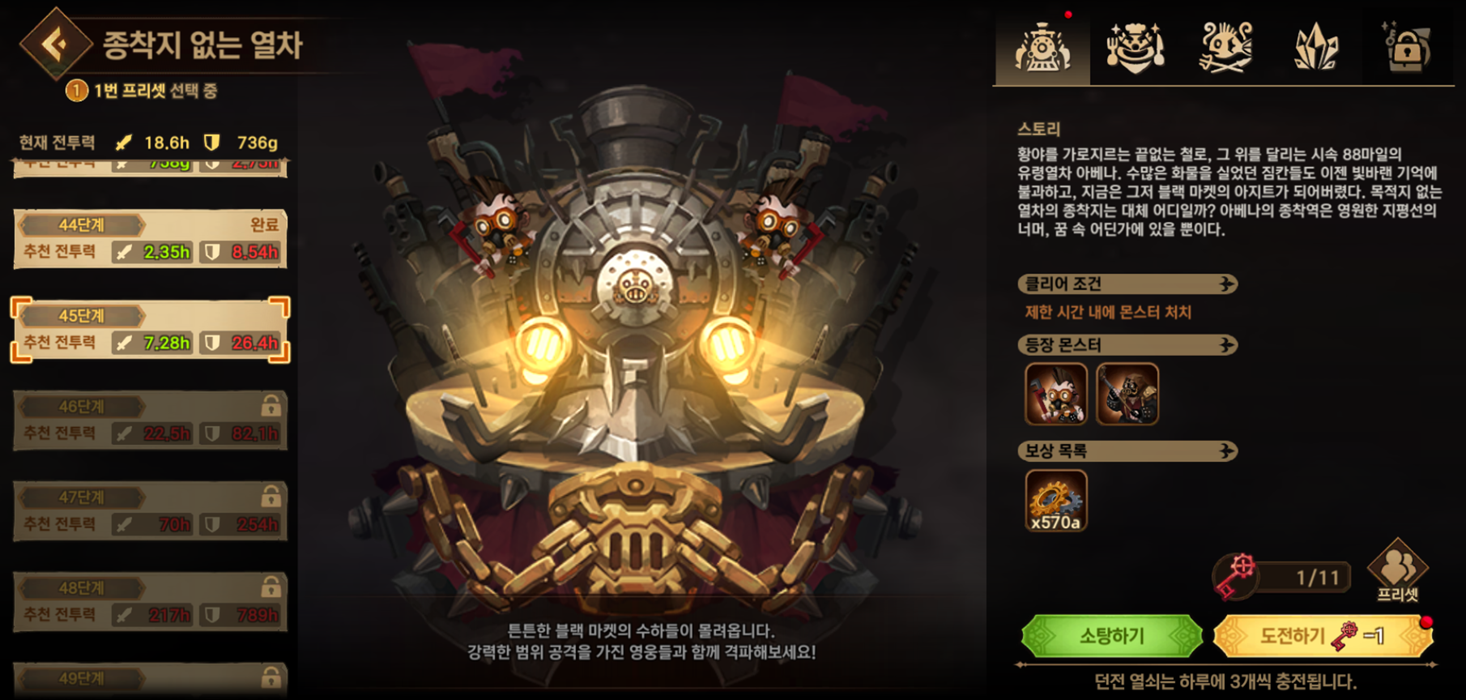Image resolution: width=1466 pixels, height=700 pixels.
Task: Tap the green 소탕하기 sweep button
Action: click(x=1112, y=636)
